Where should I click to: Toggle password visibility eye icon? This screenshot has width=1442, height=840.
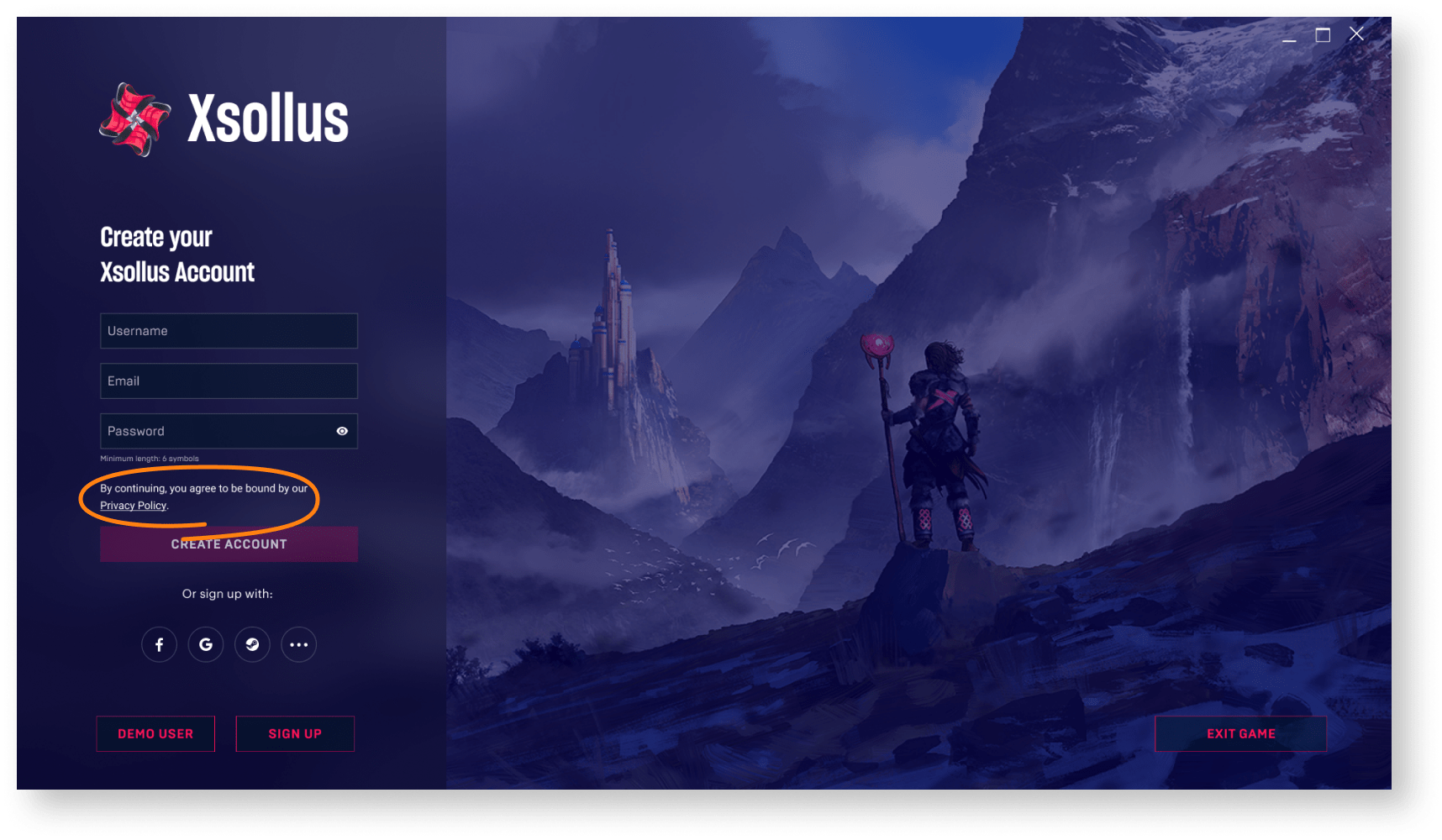click(342, 431)
